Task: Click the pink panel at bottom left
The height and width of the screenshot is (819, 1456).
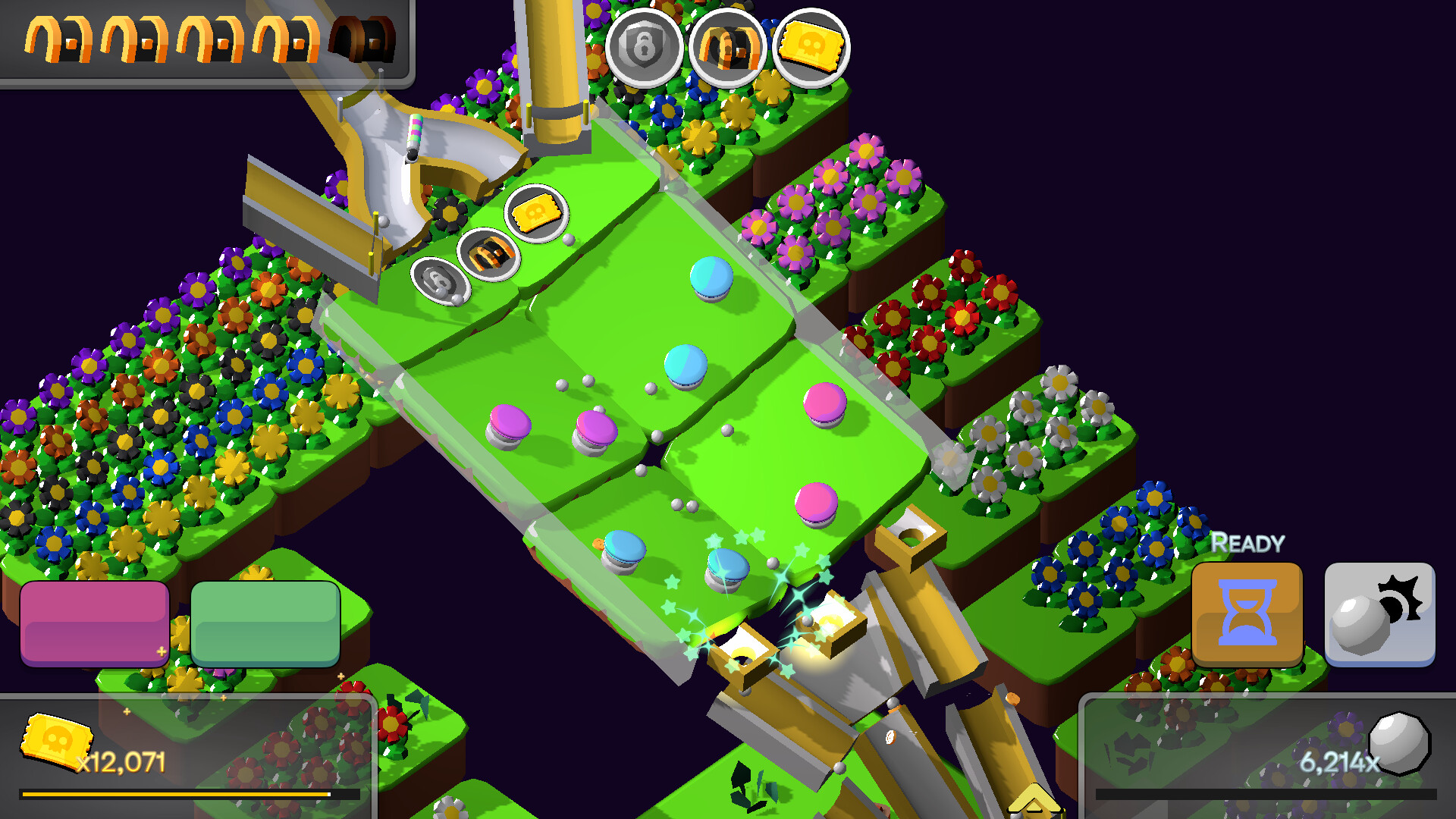Action: click(x=95, y=623)
